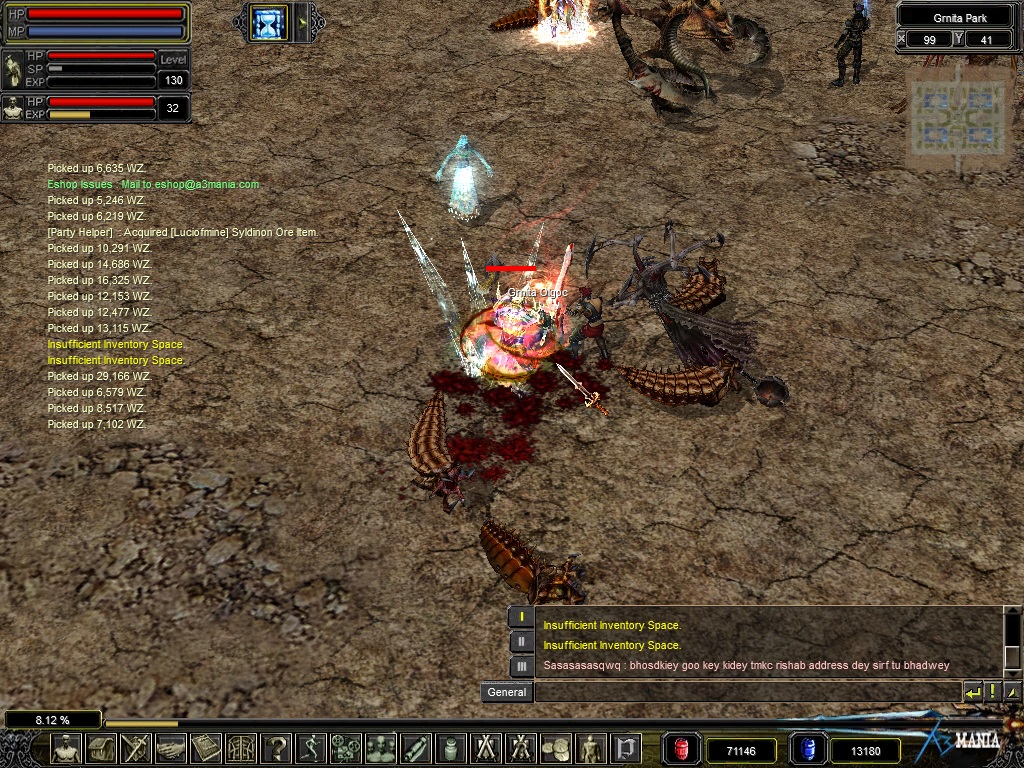
Task: Open the character status icon in toolbar
Action: point(67,748)
